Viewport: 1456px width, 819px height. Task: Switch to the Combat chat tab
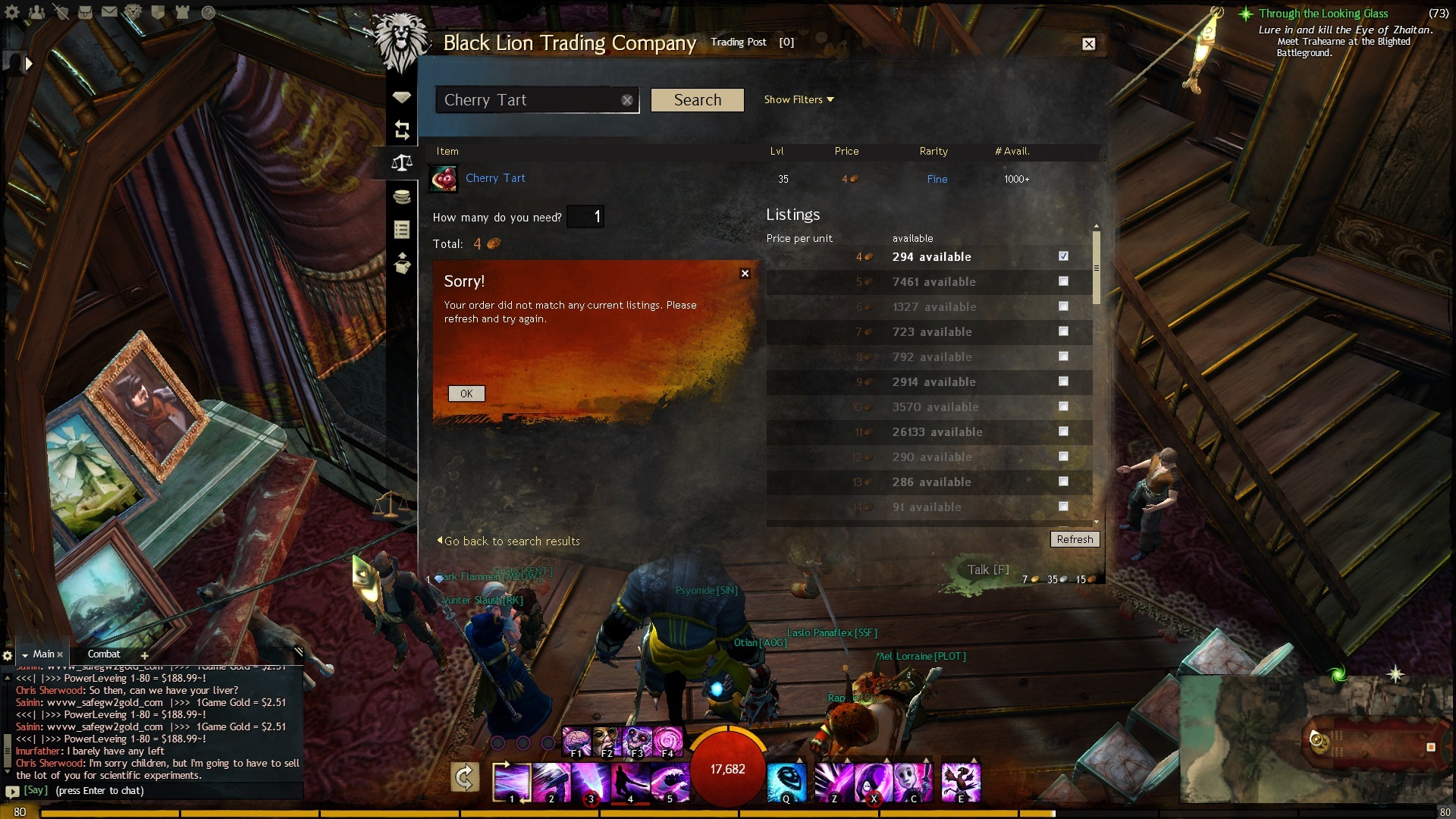point(104,654)
